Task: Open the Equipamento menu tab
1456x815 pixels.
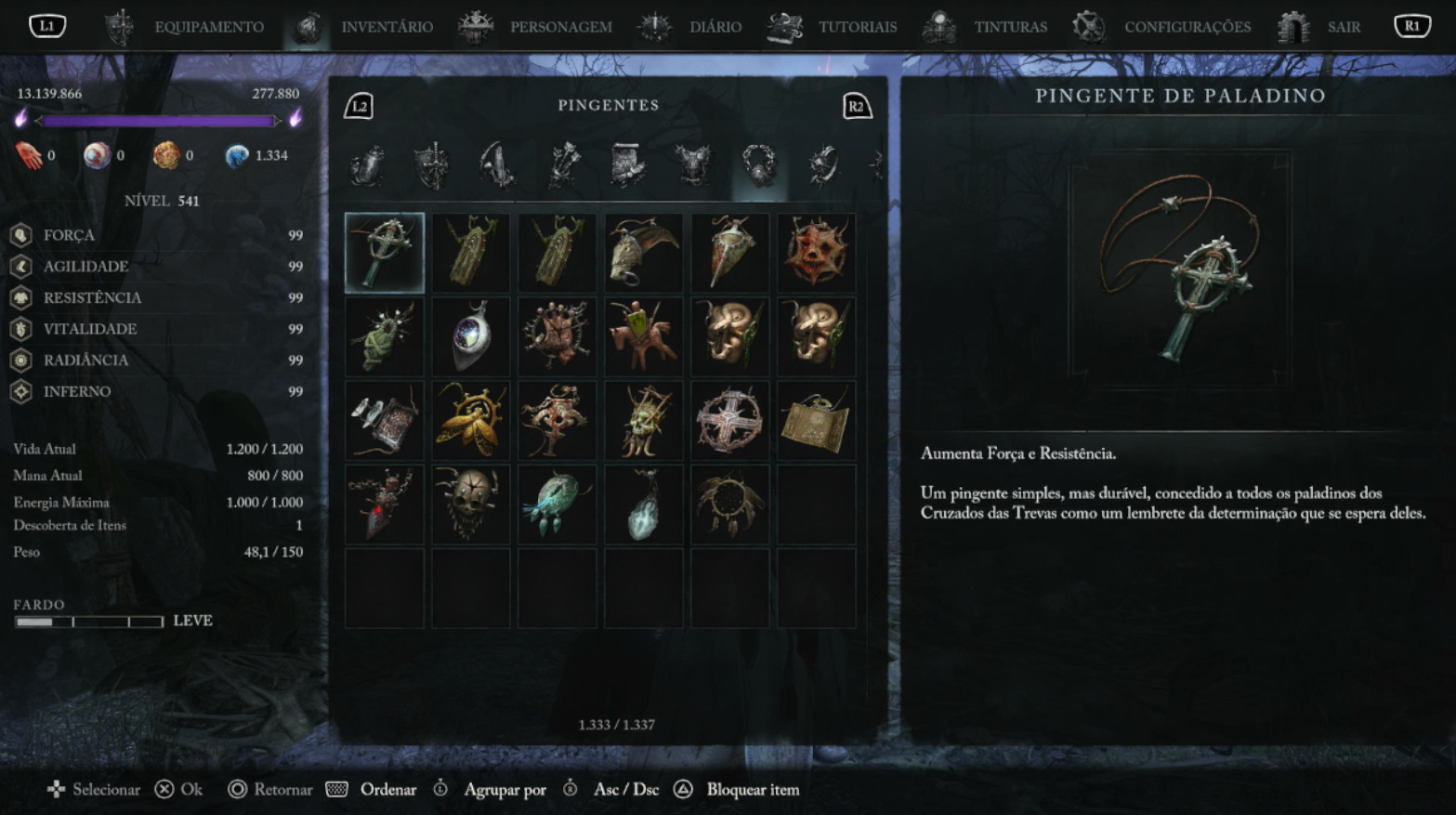Action: 208,27
